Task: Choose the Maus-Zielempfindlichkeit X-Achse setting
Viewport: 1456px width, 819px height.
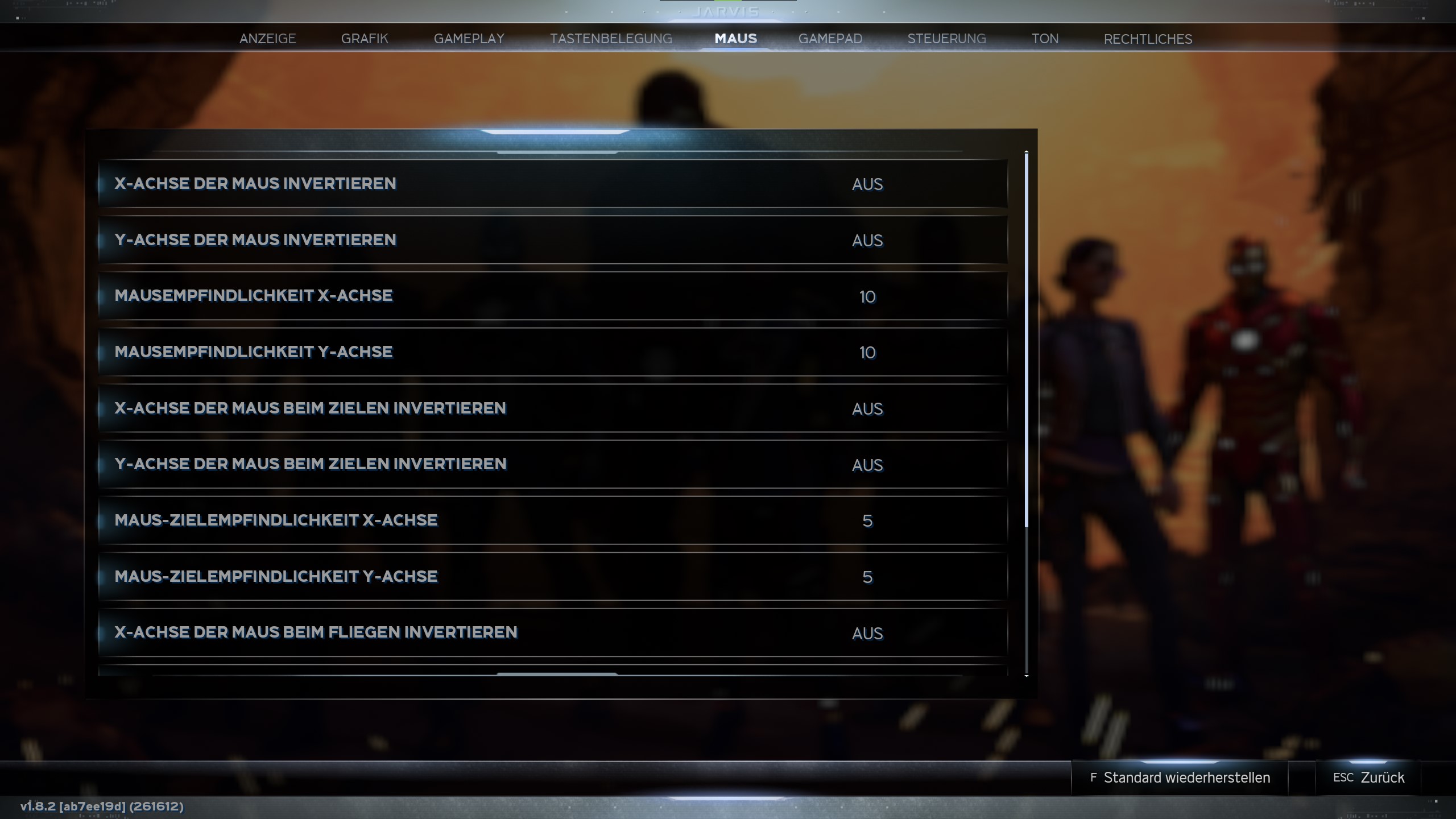Action: [552, 520]
